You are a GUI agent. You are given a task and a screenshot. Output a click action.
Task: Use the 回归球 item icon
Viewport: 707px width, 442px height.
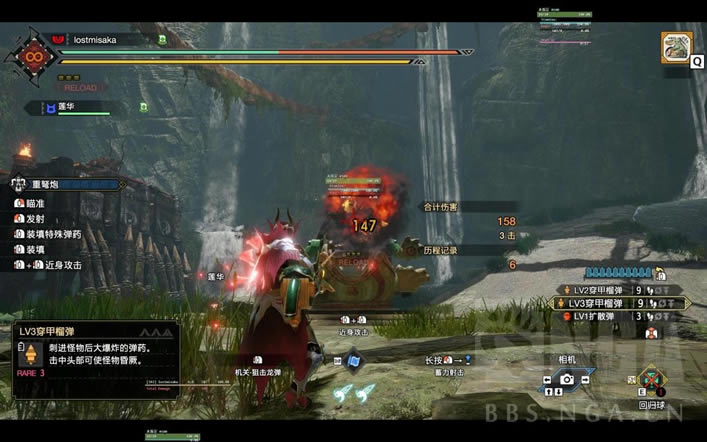coord(654,381)
